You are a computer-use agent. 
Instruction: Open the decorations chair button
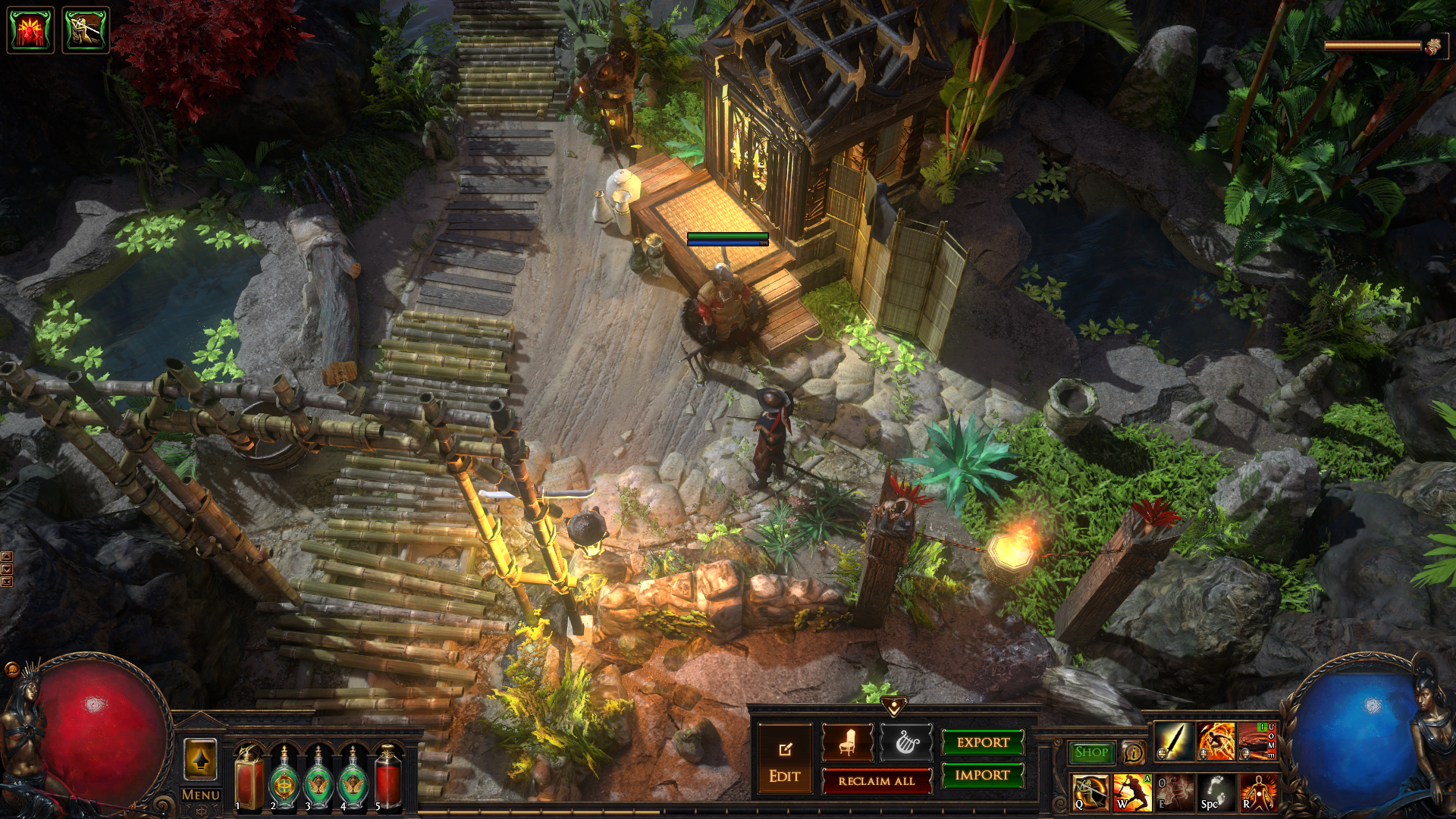[x=847, y=742]
